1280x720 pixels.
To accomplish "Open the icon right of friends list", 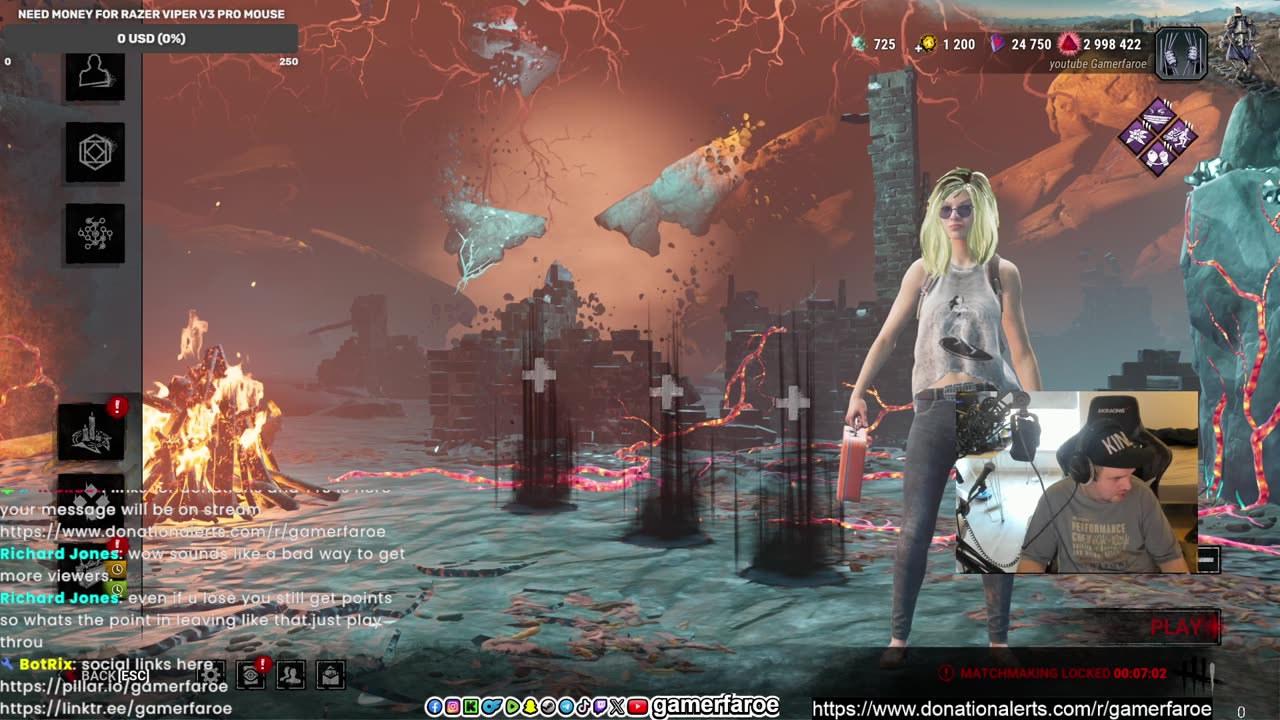I will point(330,675).
